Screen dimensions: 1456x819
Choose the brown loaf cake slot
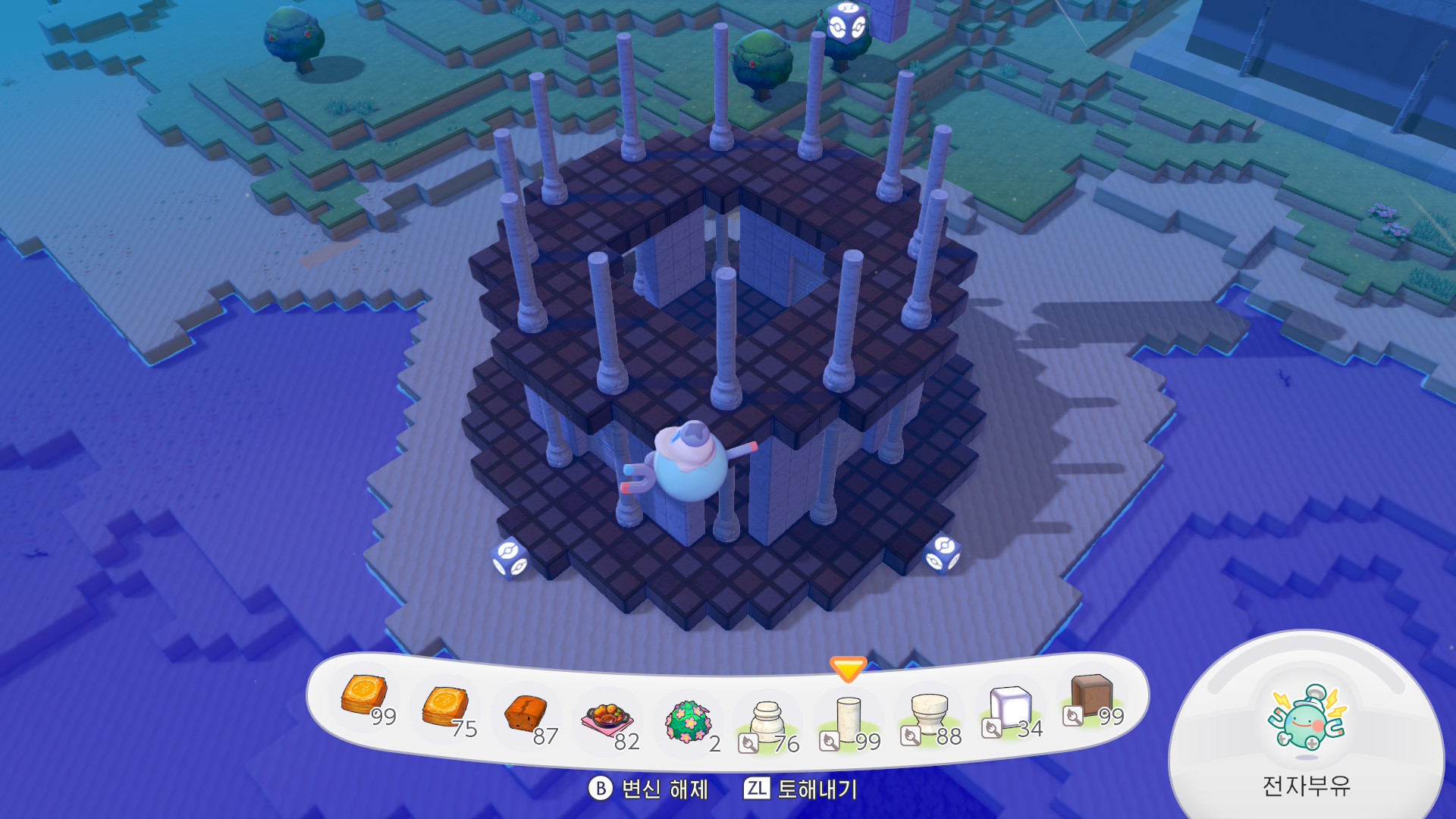[x=526, y=714]
